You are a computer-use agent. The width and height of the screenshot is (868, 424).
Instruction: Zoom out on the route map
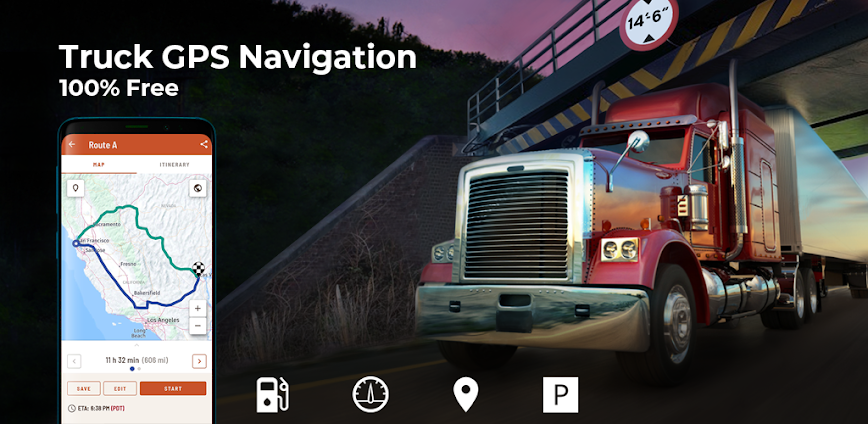pyautogui.click(x=197, y=326)
